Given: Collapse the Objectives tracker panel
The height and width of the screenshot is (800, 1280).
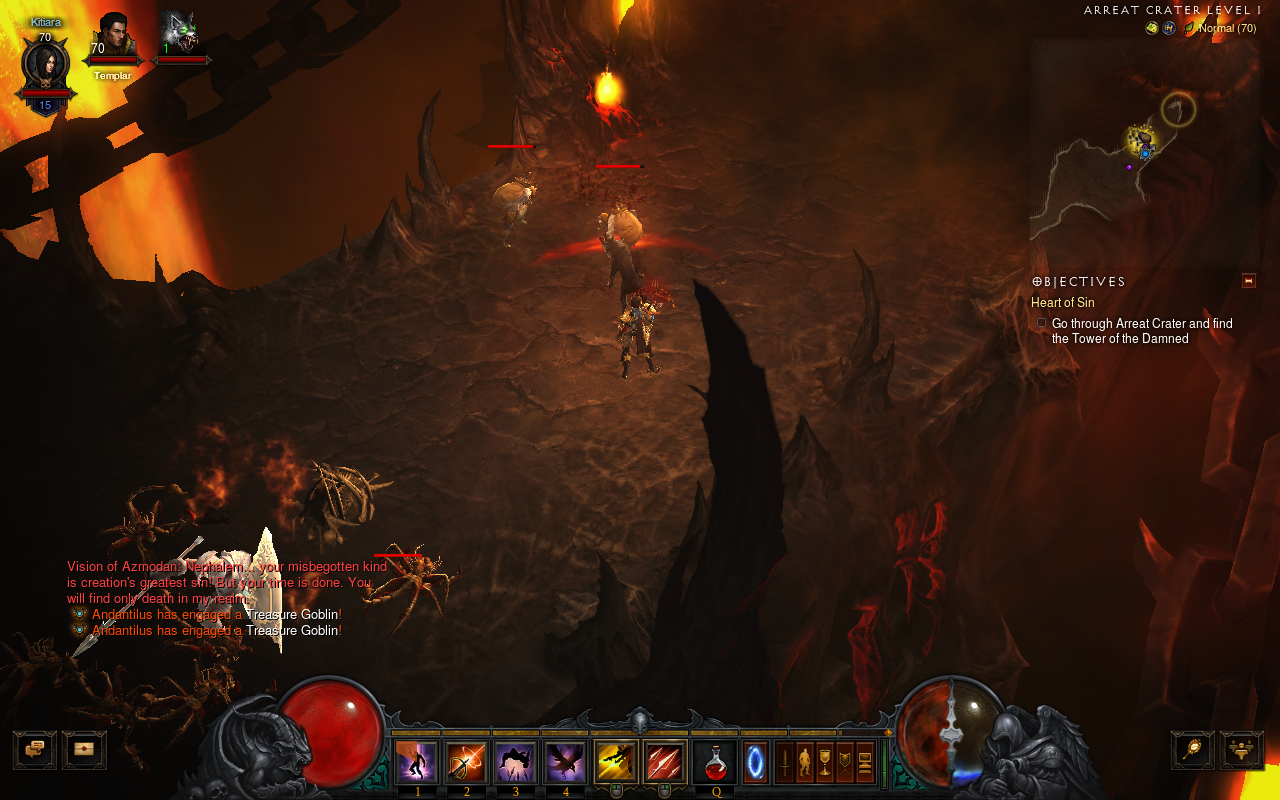Looking at the screenshot, I should point(1248,281).
